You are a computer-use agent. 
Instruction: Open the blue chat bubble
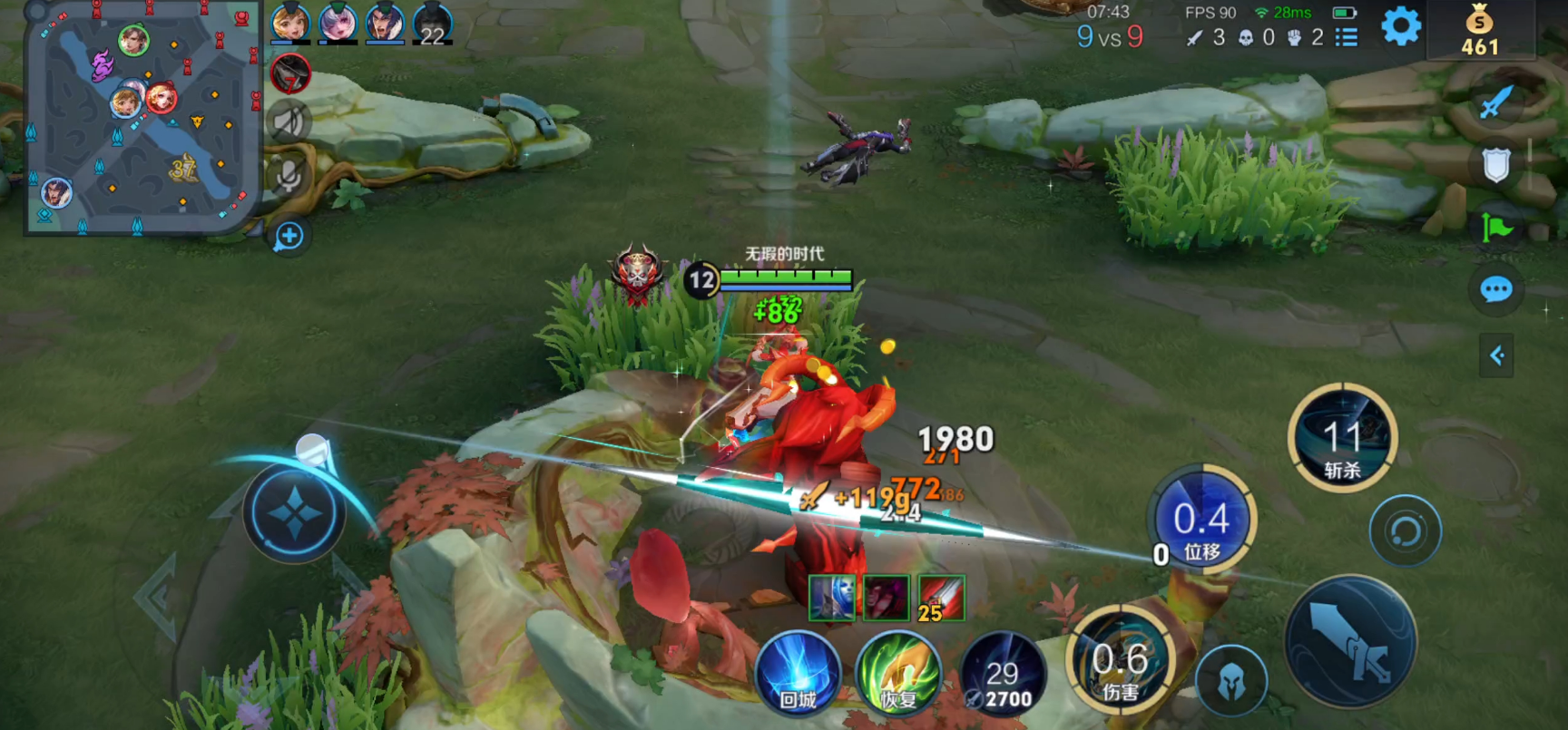(1495, 290)
